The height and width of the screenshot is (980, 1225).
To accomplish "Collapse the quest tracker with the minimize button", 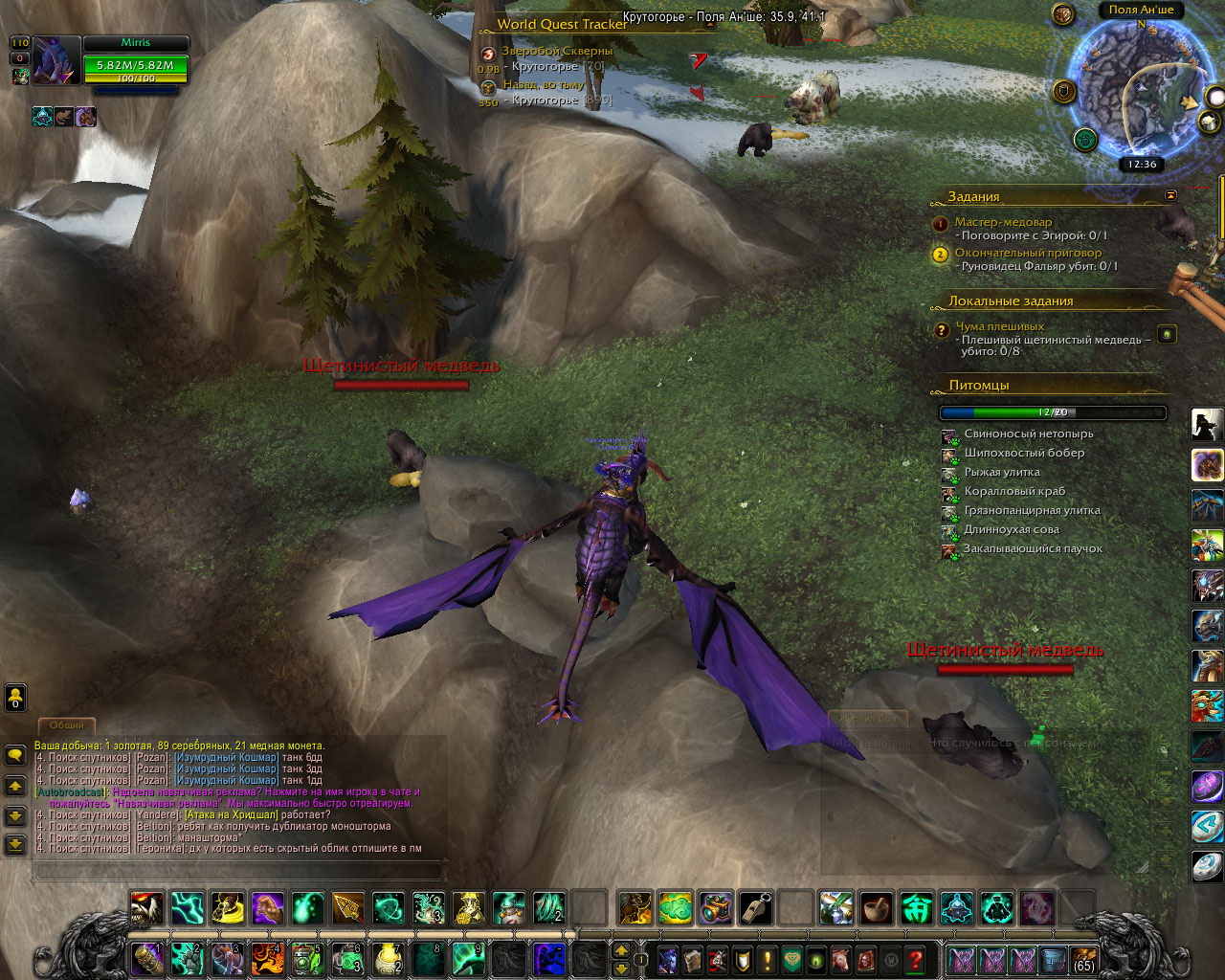I will coord(1170,195).
